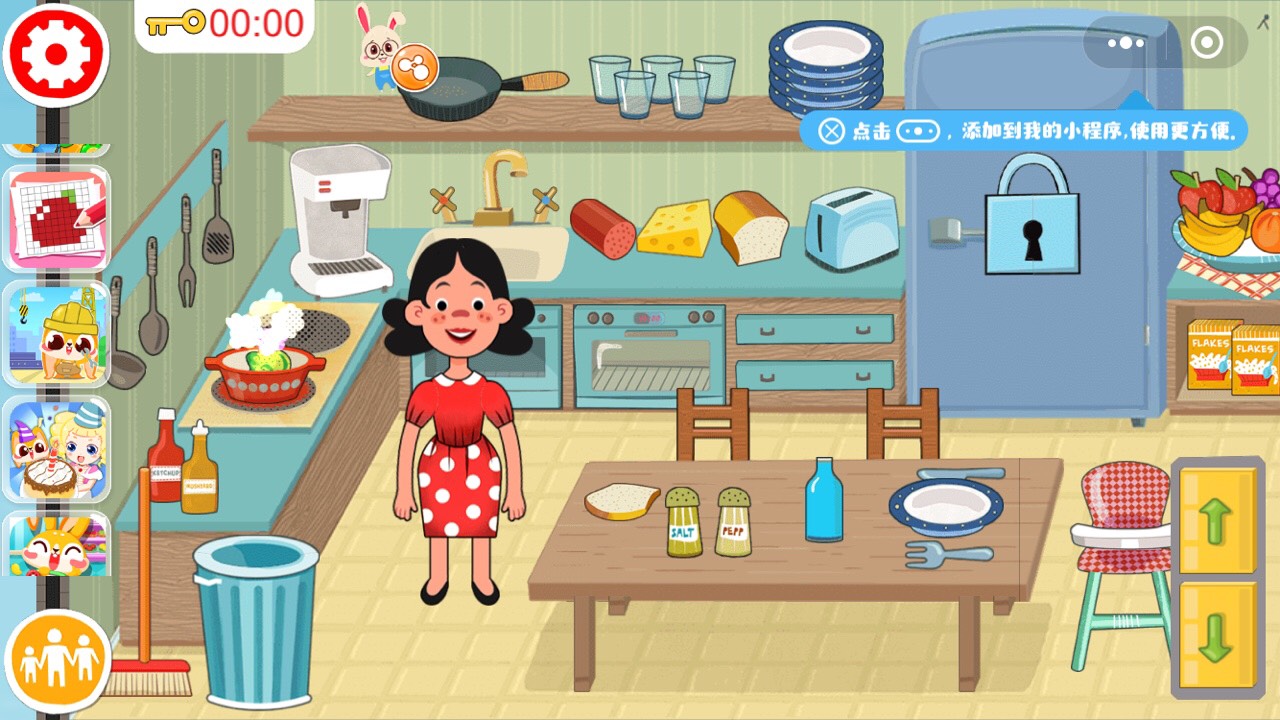Open the construction cat game thumbnail

pos(57,334)
